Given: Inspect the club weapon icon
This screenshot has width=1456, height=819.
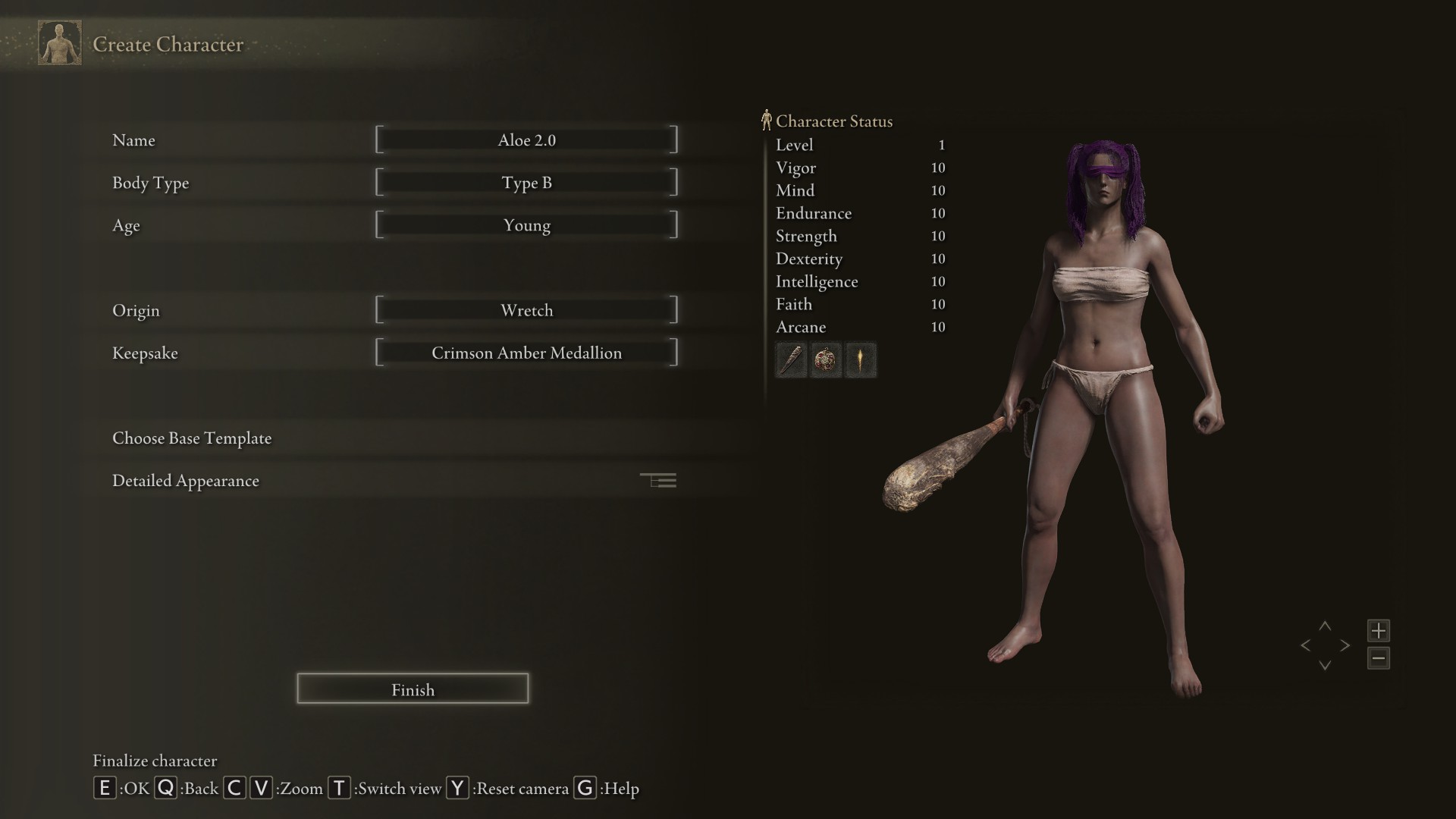Looking at the screenshot, I should pyautogui.click(x=791, y=359).
